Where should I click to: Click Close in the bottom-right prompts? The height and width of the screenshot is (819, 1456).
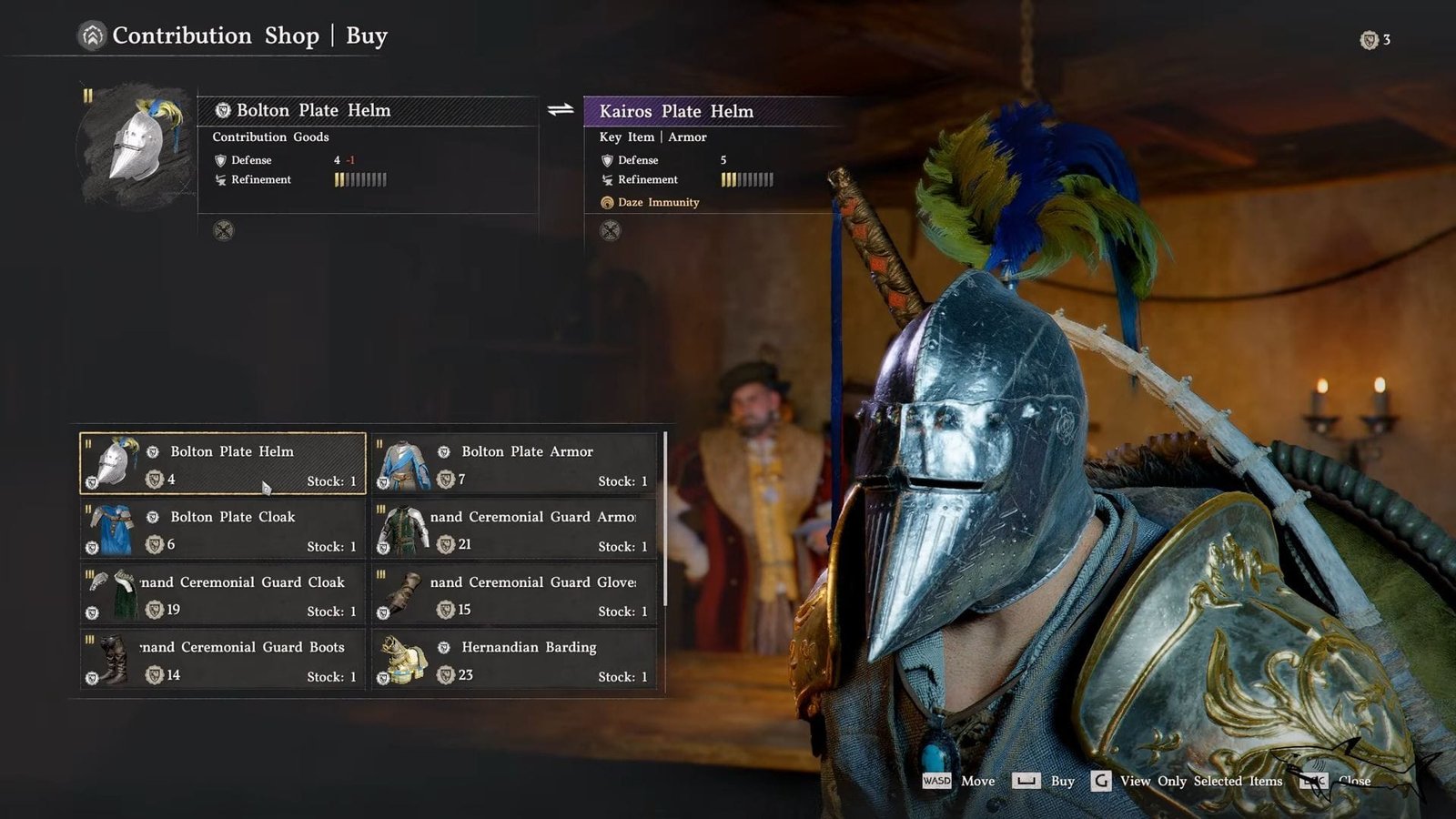coord(1354,781)
